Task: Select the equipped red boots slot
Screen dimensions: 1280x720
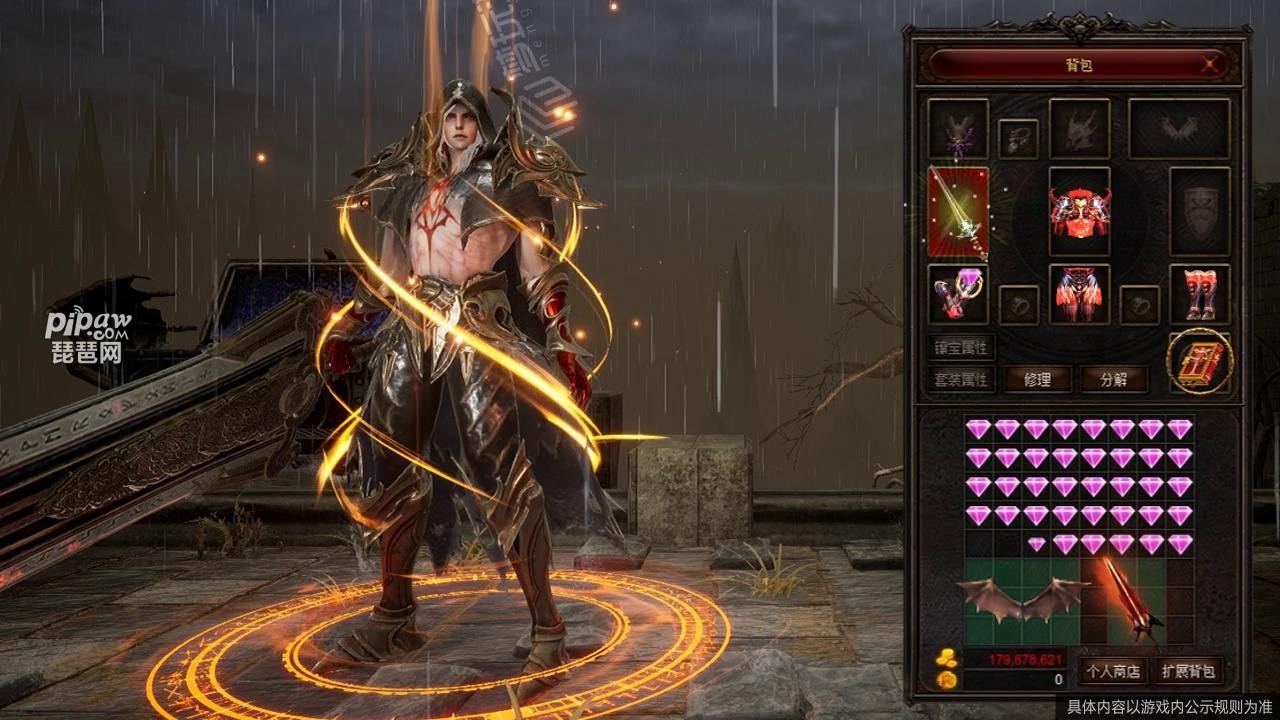Action: pos(1199,293)
